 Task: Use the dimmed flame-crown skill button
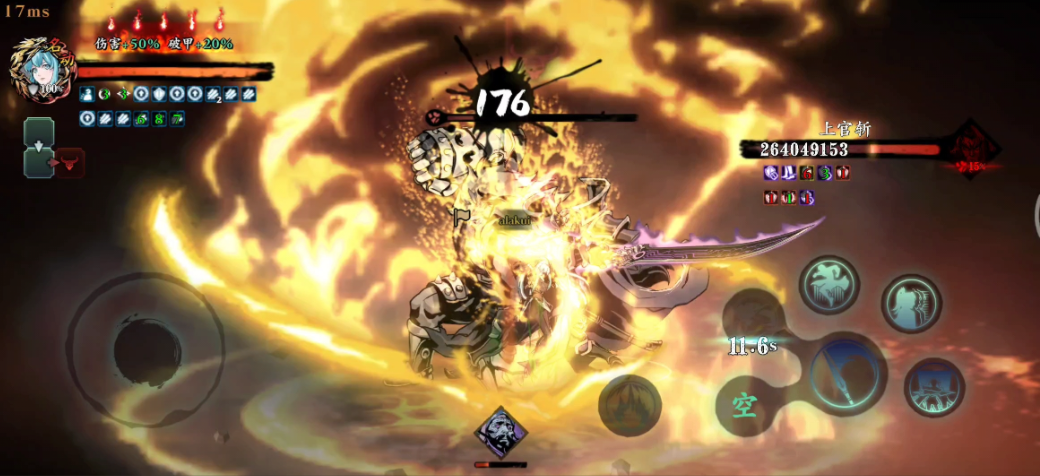coord(630,404)
